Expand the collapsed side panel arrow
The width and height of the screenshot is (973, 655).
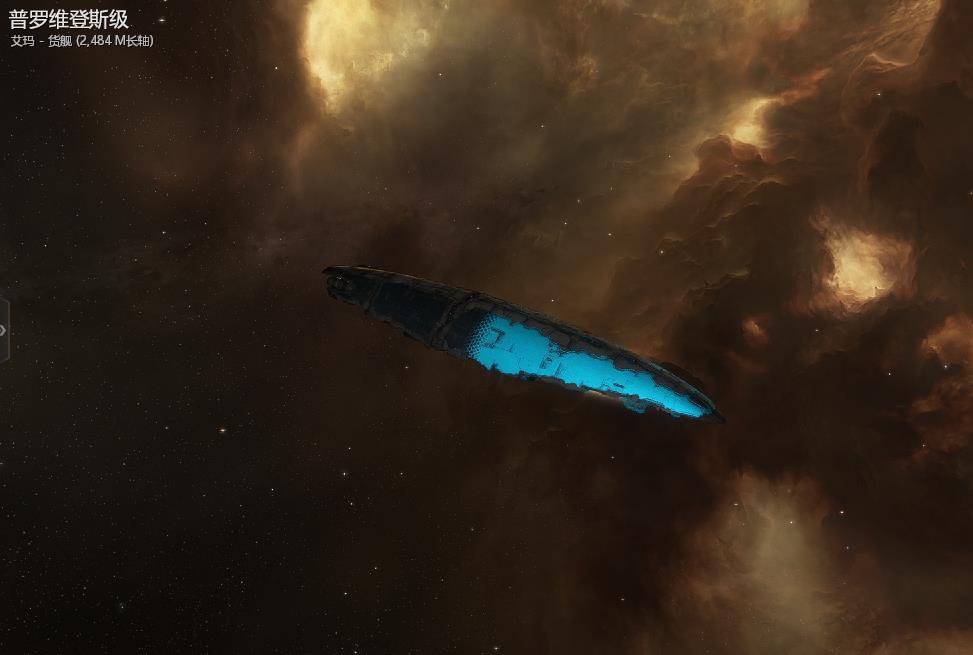click(4, 329)
